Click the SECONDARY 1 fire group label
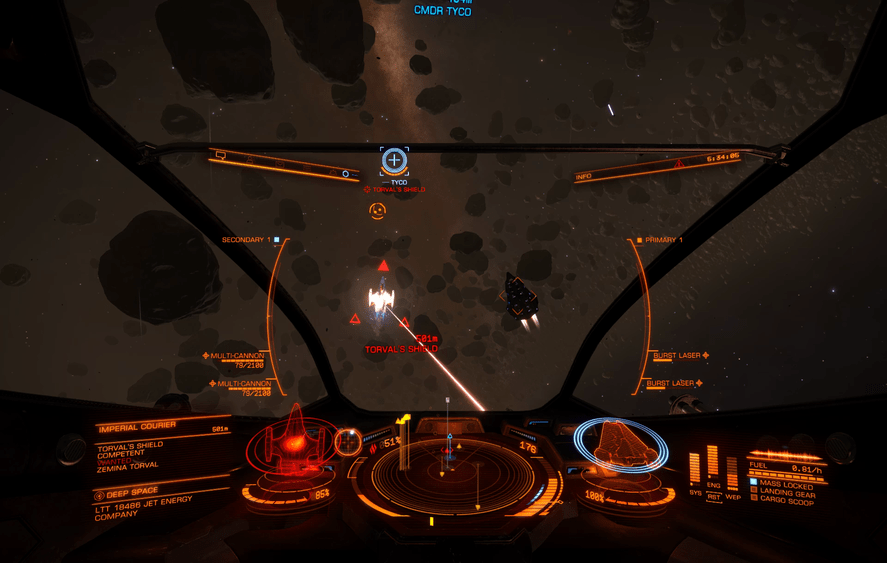This screenshot has width=887, height=563. tap(245, 240)
